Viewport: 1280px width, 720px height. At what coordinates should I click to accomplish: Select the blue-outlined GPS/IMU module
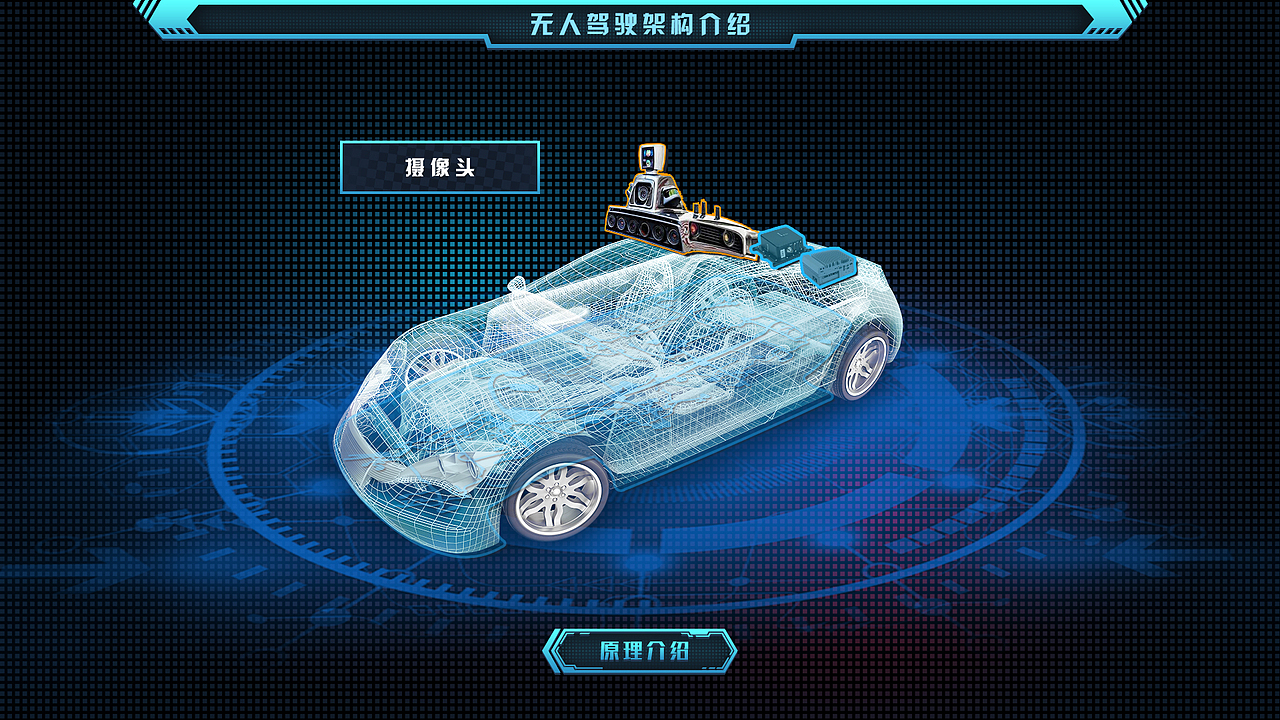(x=784, y=248)
